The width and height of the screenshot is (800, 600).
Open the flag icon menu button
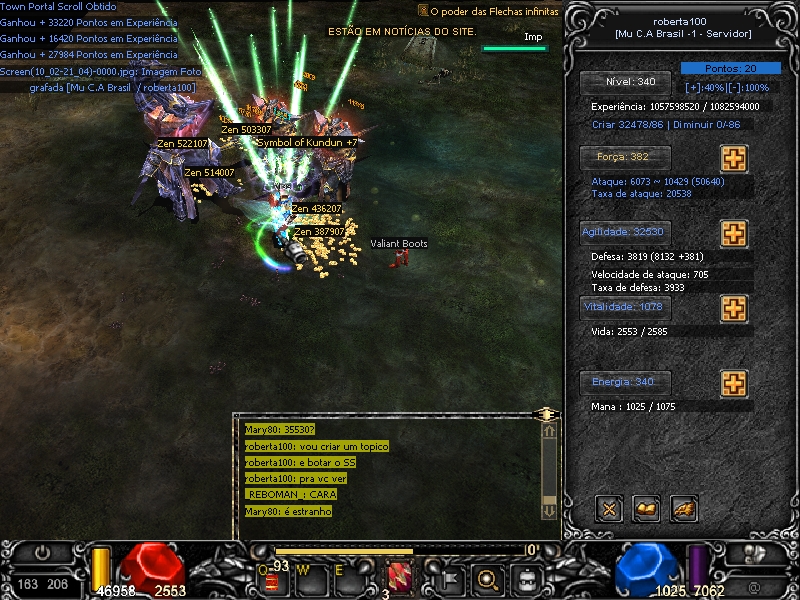[447, 577]
